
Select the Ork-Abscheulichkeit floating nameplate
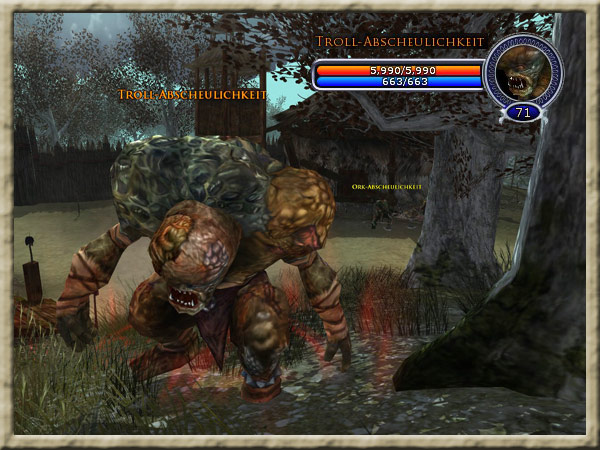point(387,187)
